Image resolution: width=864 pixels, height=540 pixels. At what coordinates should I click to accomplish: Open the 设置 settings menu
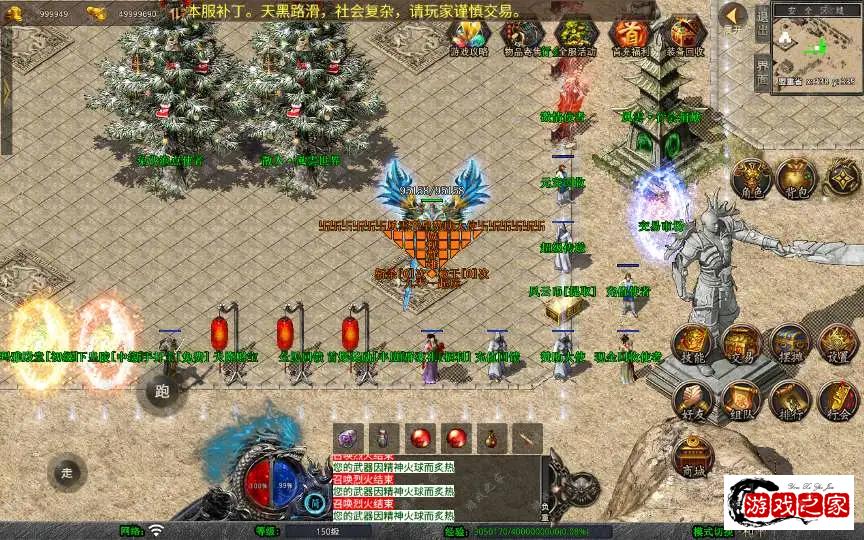click(837, 344)
